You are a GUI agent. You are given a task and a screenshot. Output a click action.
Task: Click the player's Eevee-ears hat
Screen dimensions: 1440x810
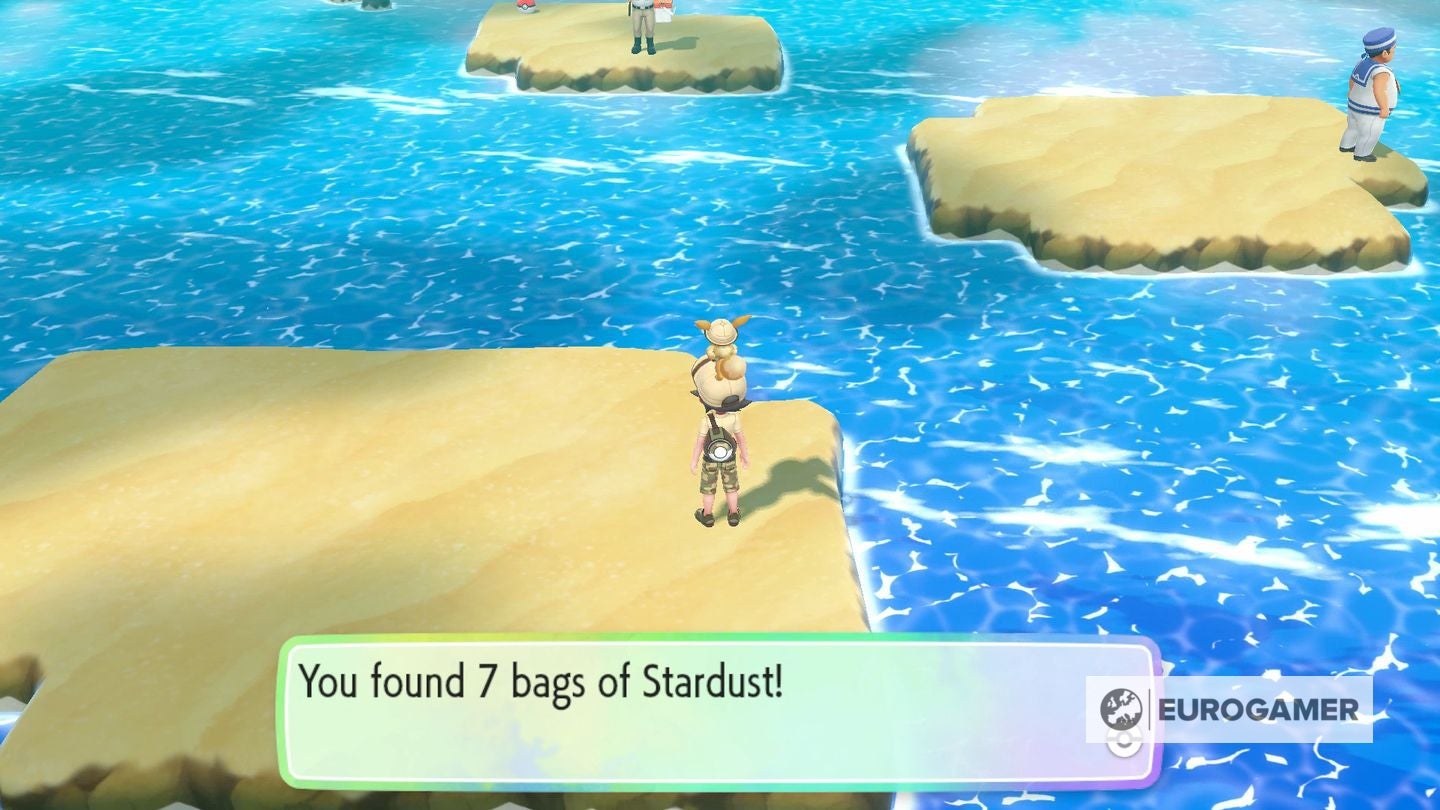click(722, 330)
